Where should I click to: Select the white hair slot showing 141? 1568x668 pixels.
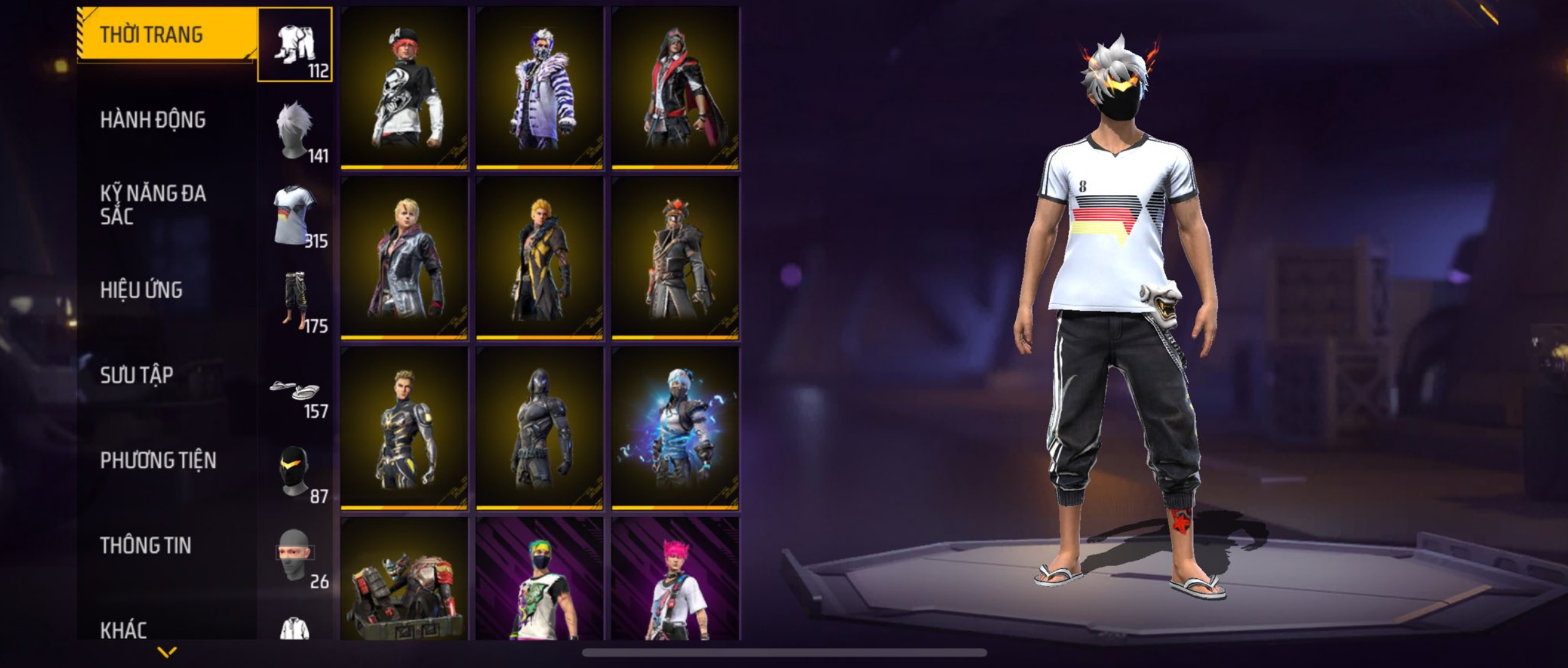pyautogui.click(x=295, y=130)
